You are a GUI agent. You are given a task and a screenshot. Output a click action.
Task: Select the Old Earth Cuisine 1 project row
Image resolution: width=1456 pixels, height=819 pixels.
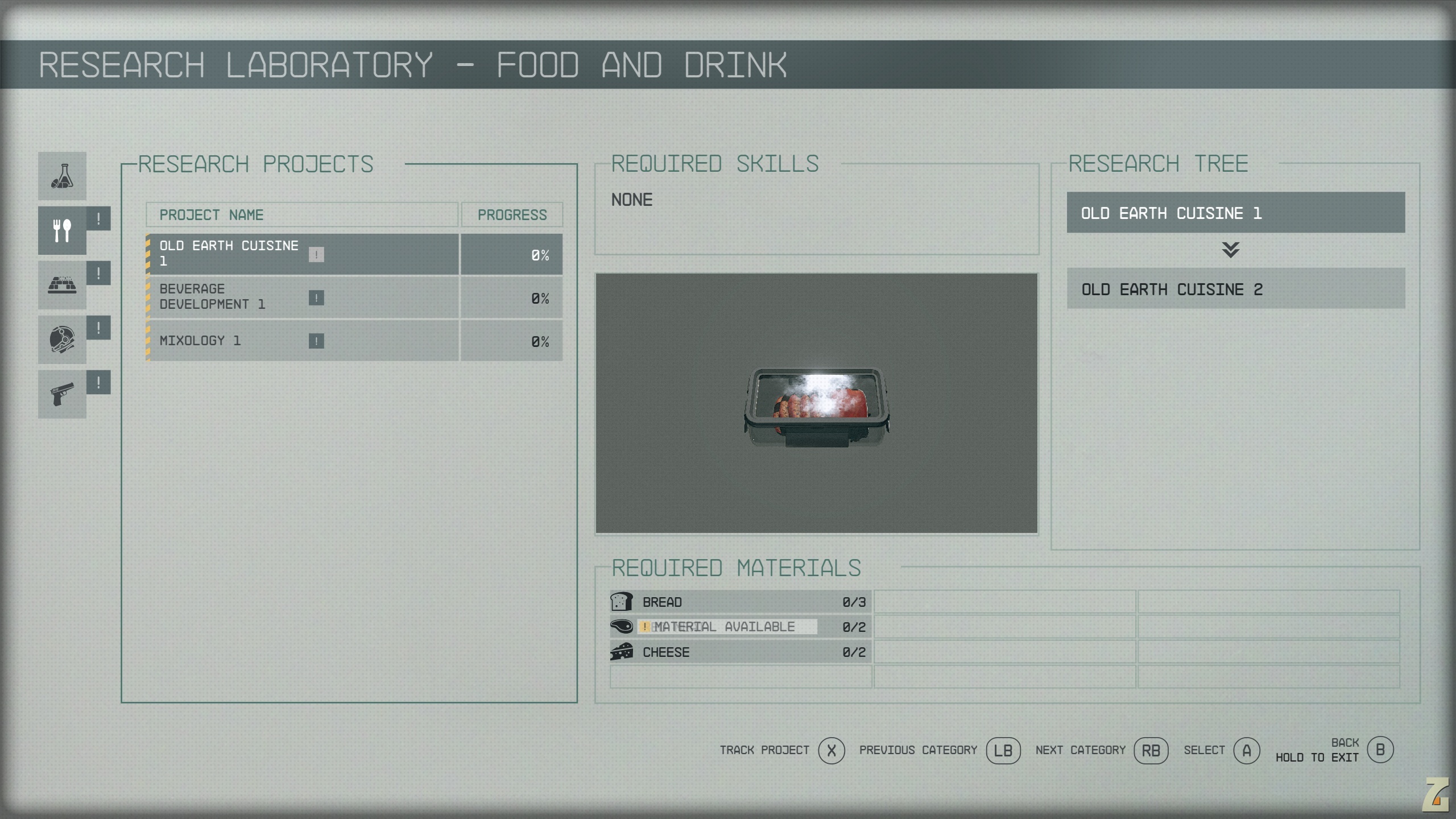pos(301,254)
